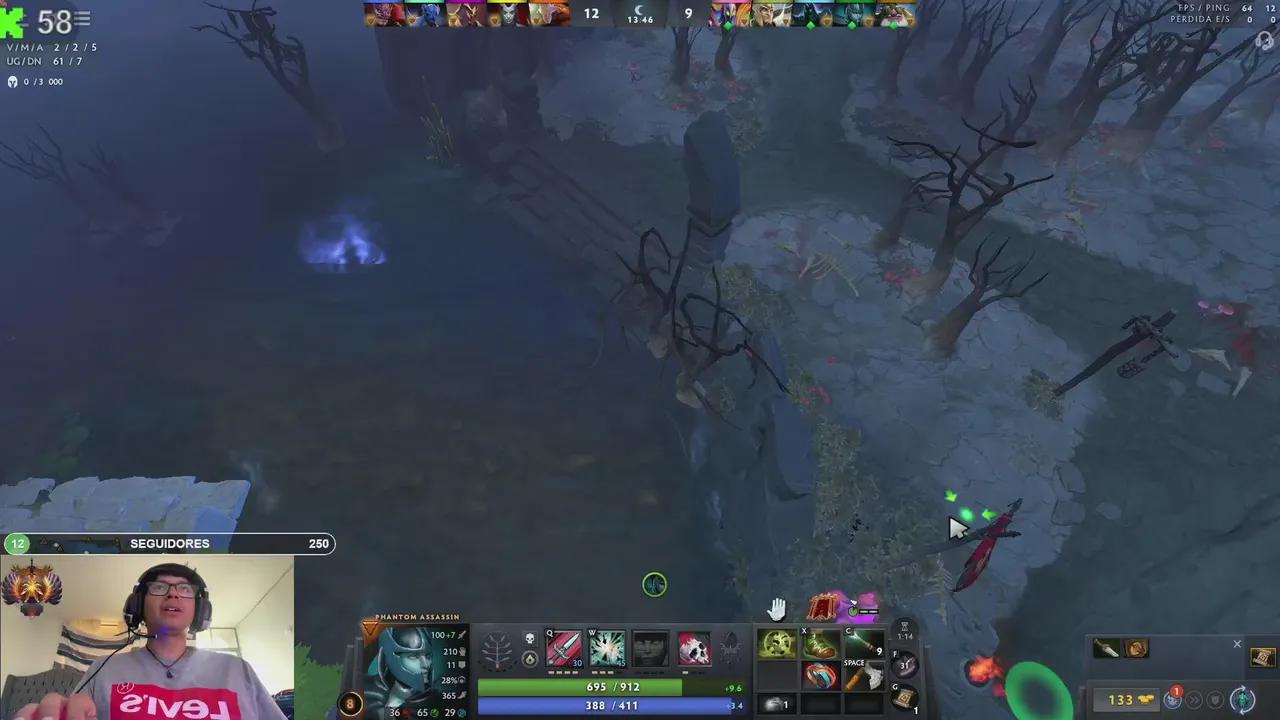The height and width of the screenshot is (720, 1280).
Task: Select the first Radiant hero portrait
Action: [x=383, y=12]
